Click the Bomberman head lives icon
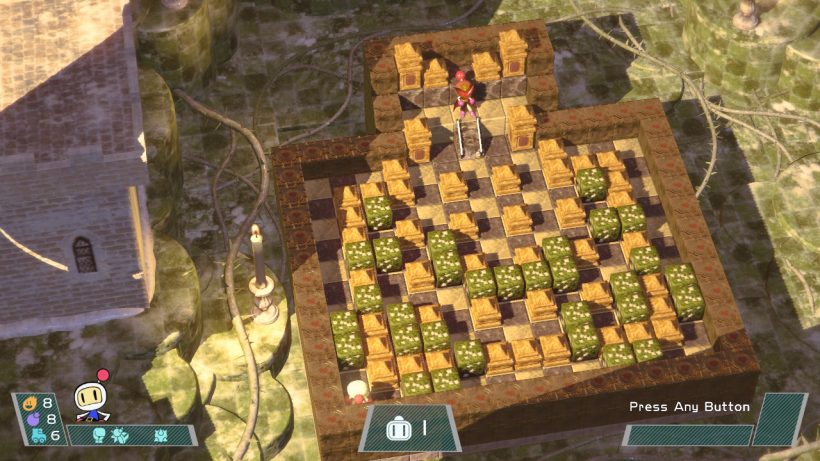820x461 pixels. [396, 430]
